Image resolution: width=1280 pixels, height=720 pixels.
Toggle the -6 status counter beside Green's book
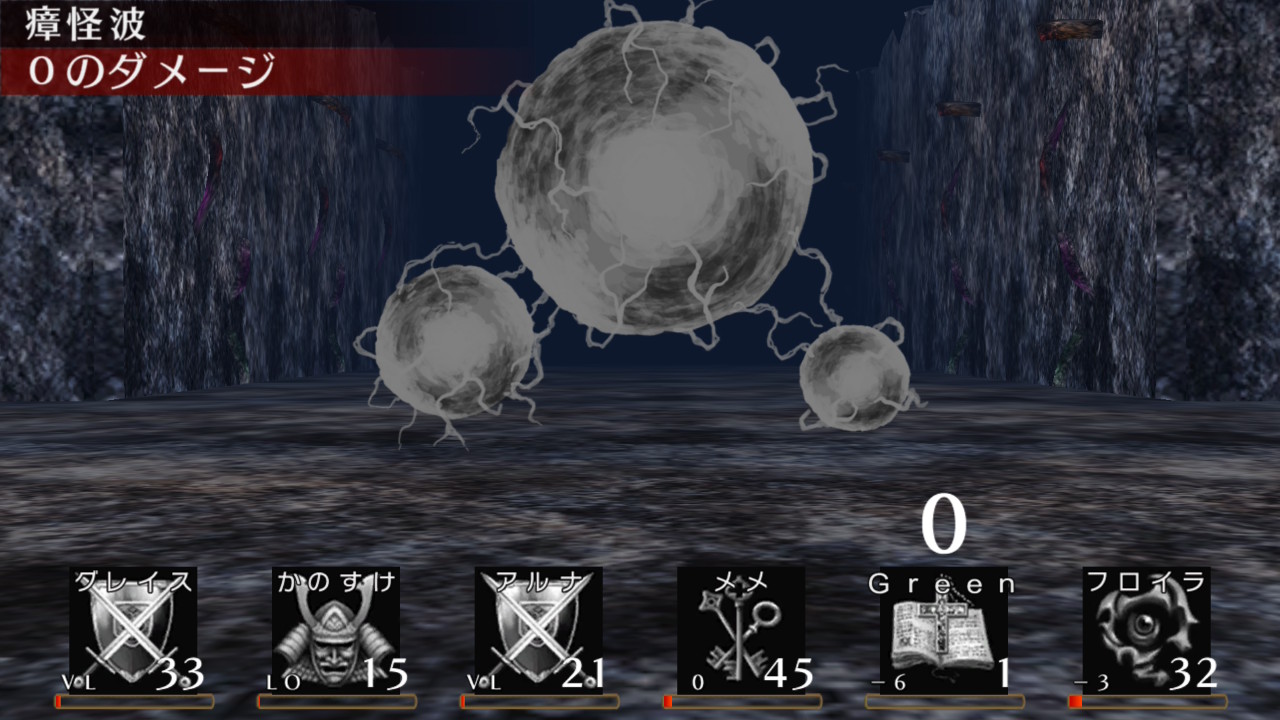[x=890, y=680]
